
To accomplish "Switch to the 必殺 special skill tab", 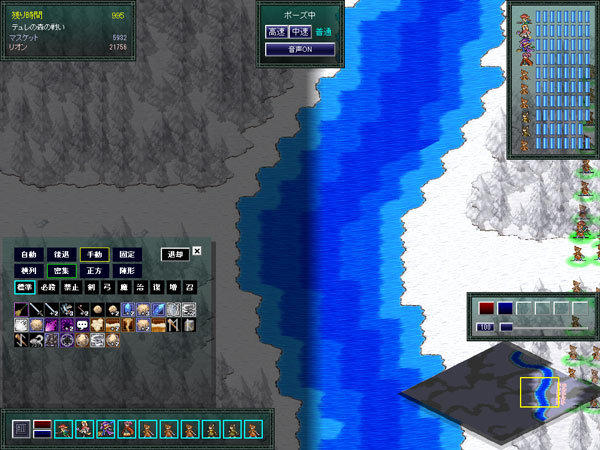I will [x=49, y=288].
